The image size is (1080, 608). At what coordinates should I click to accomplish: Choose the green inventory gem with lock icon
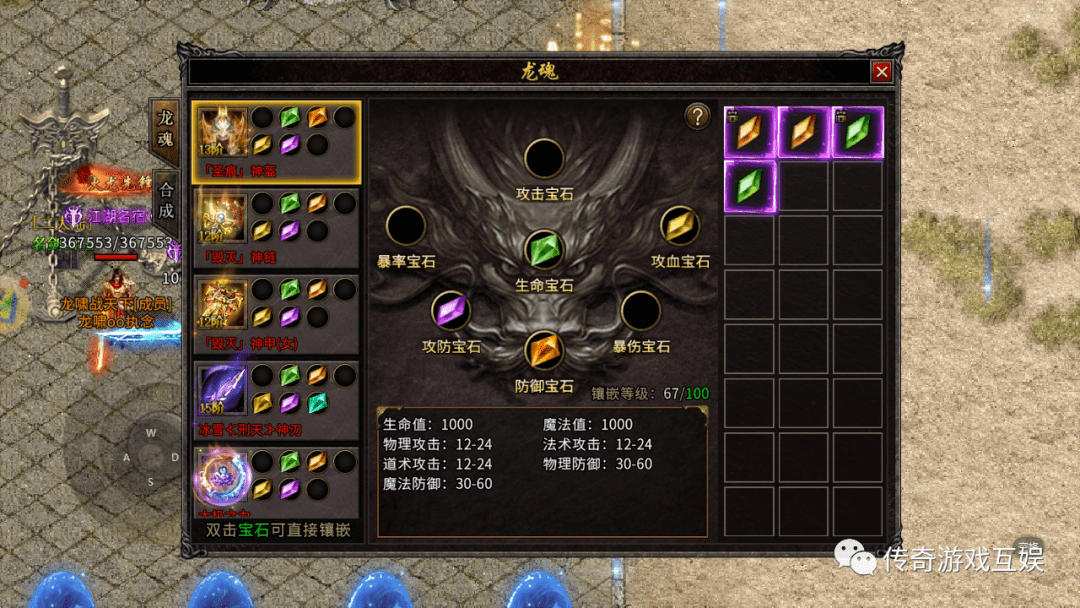pyautogui.click(x=858, y=133)
